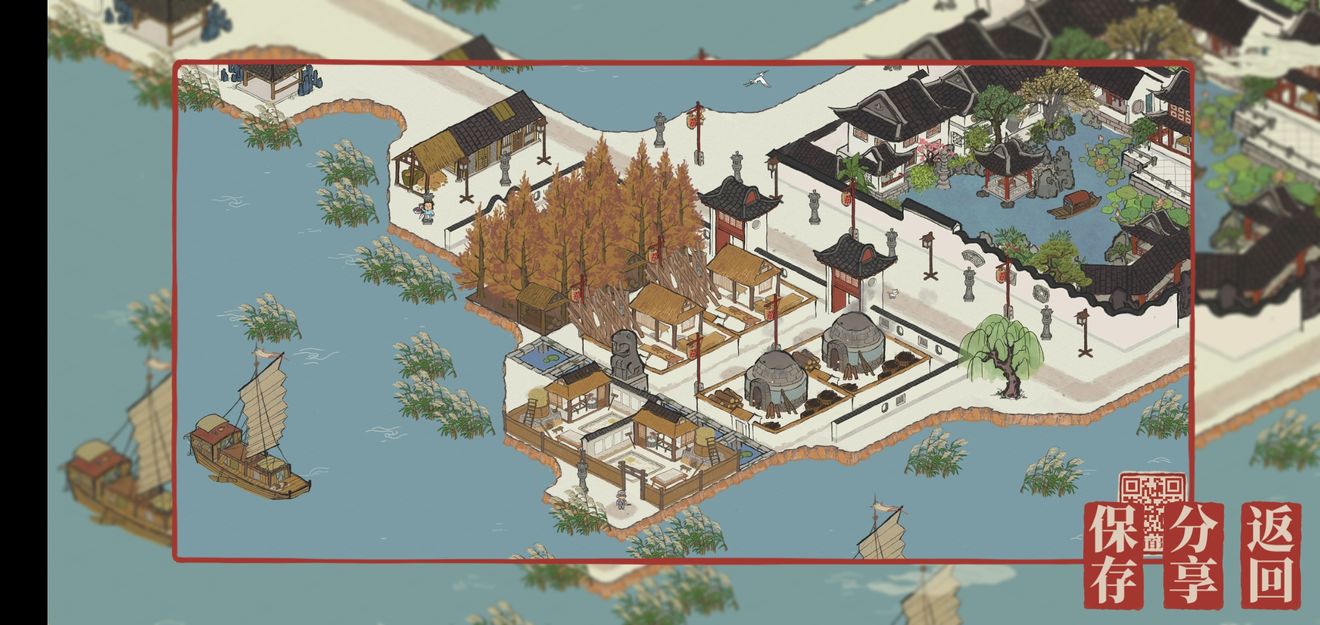The width and height of the screenshot is (1320, 625).
Task: Save the screenshot with 保存 button
Action: coord(1114,555)
